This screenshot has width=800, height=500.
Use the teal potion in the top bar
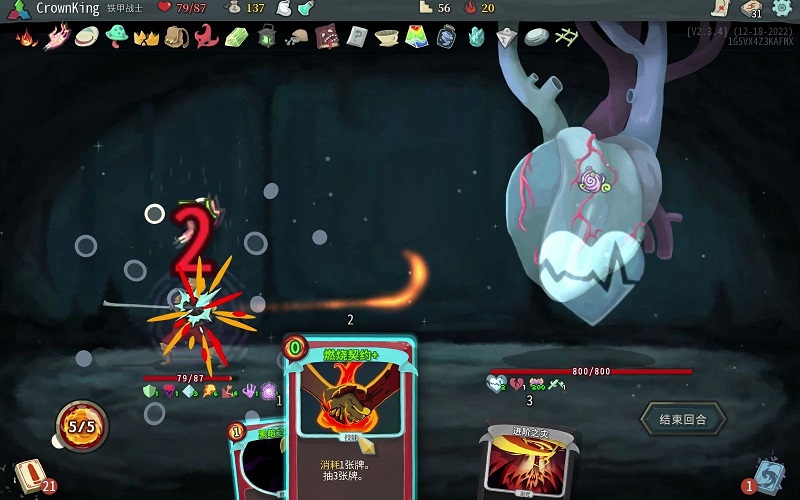305,8
